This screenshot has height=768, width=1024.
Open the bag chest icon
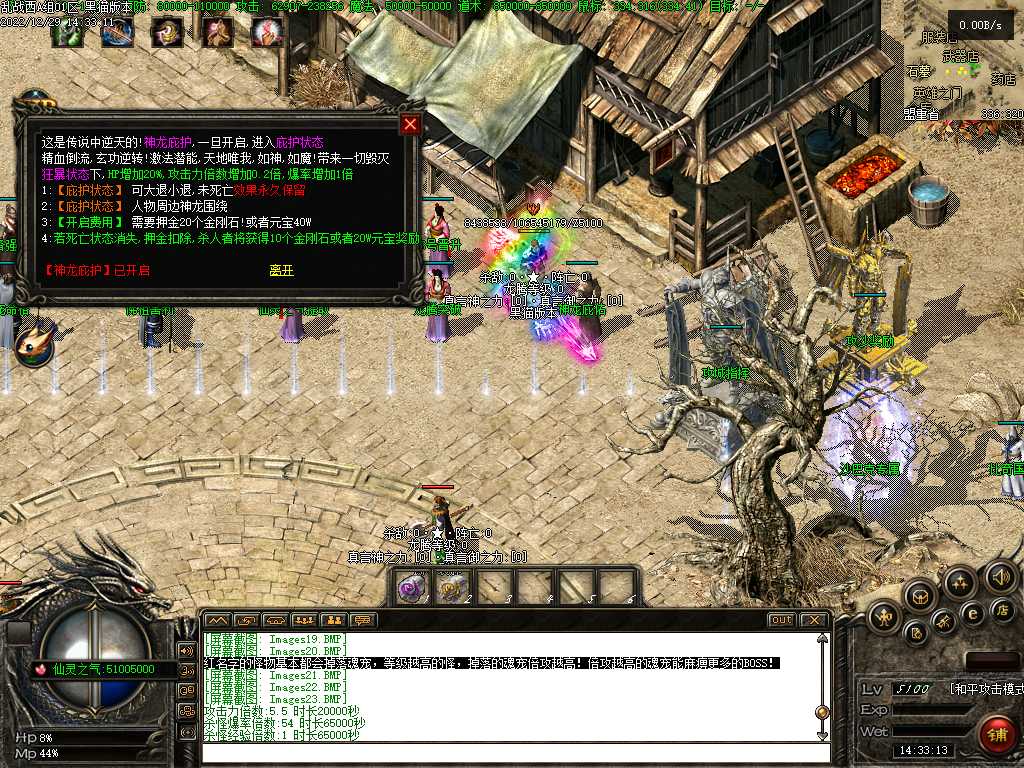pyautogui.click(x=918, y=596)
